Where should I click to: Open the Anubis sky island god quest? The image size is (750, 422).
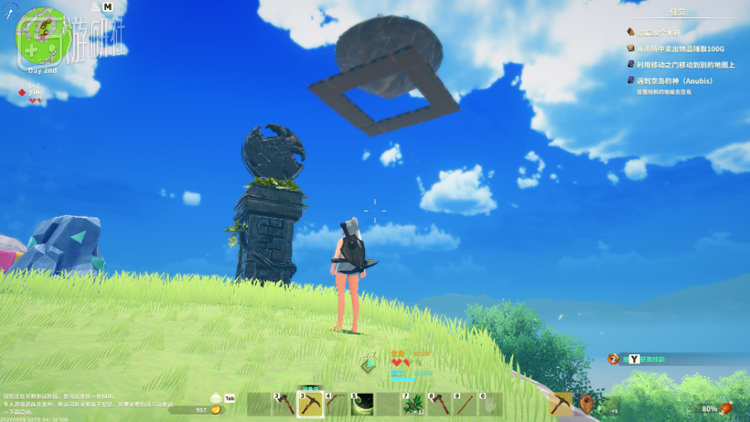pos(681,80)
